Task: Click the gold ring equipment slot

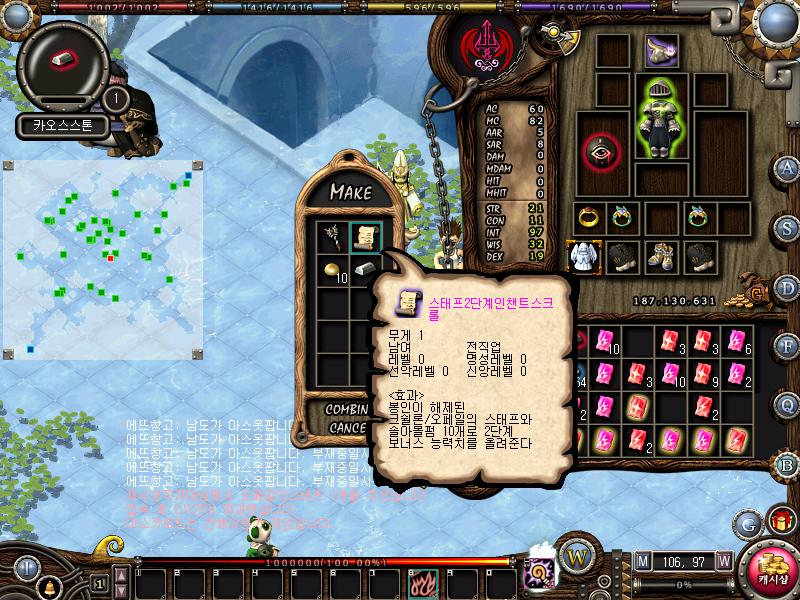Action: point(587,217)
